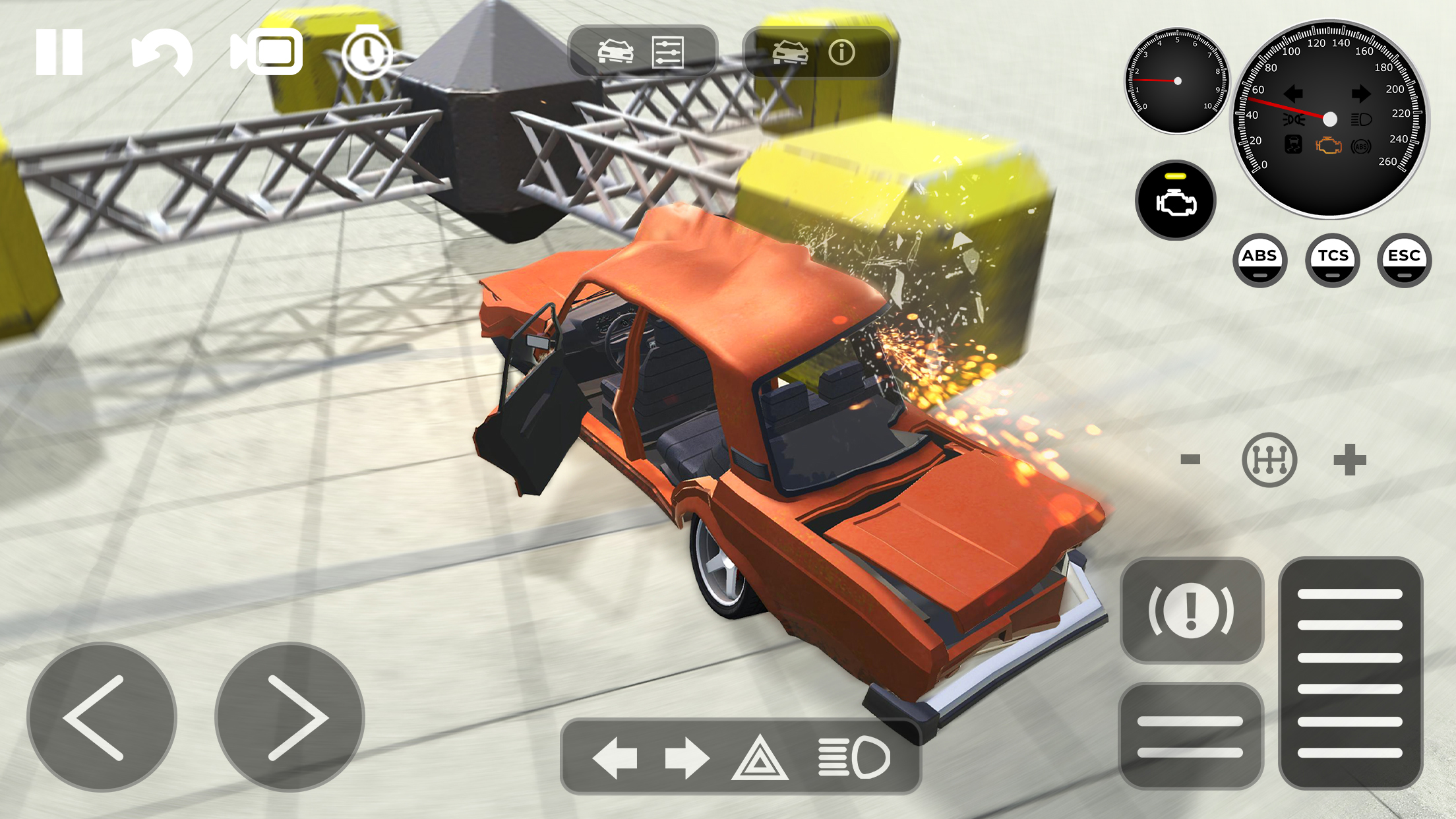Activate the parking brake warning button

tap(1192, 609)
